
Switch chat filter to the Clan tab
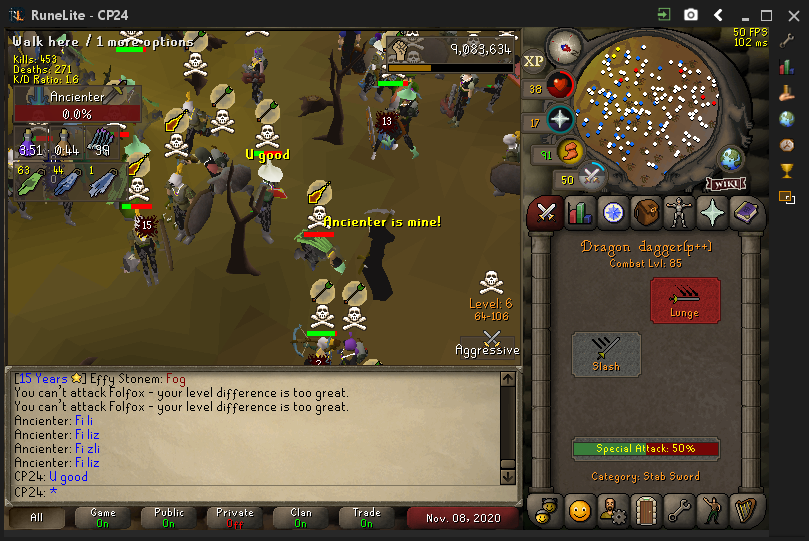pos(301,518)
